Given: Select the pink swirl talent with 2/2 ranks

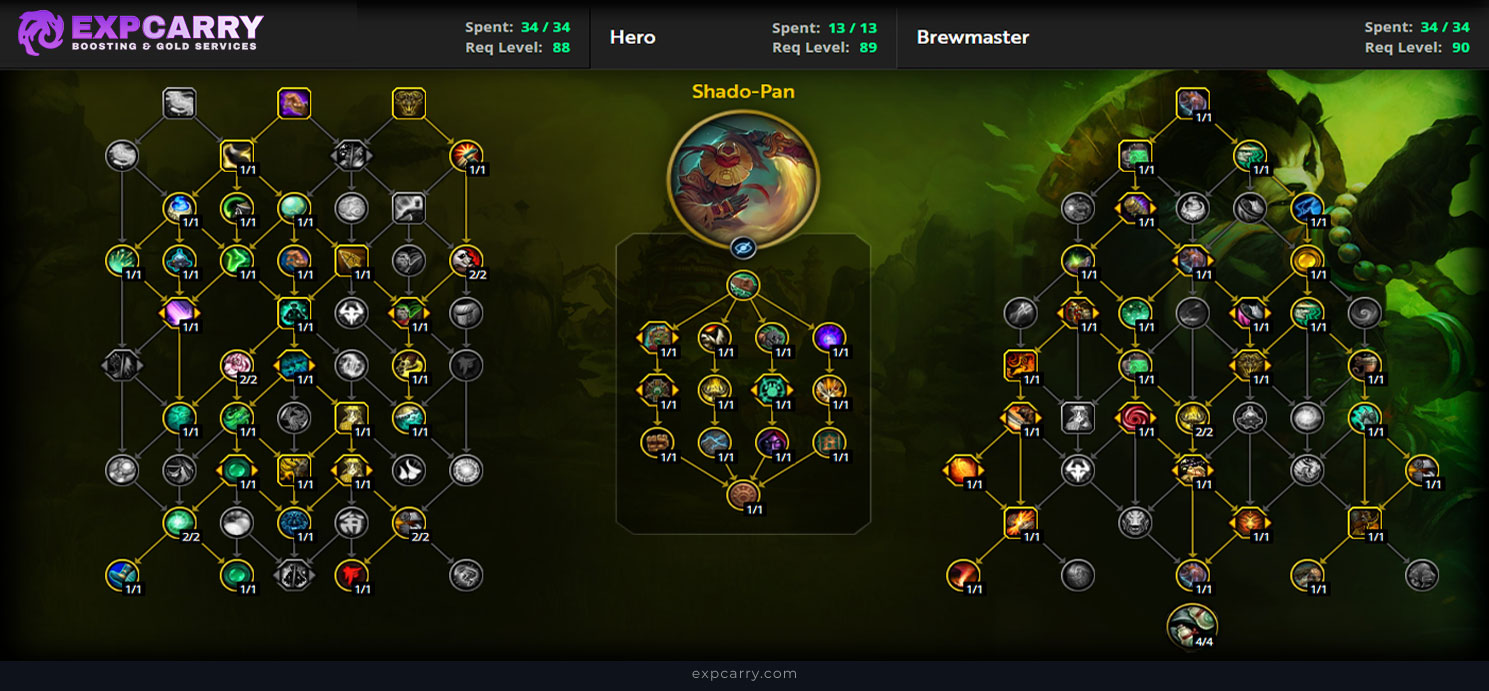Looking at the screenshot, I should pyautogui.click(x=237, y=365).
